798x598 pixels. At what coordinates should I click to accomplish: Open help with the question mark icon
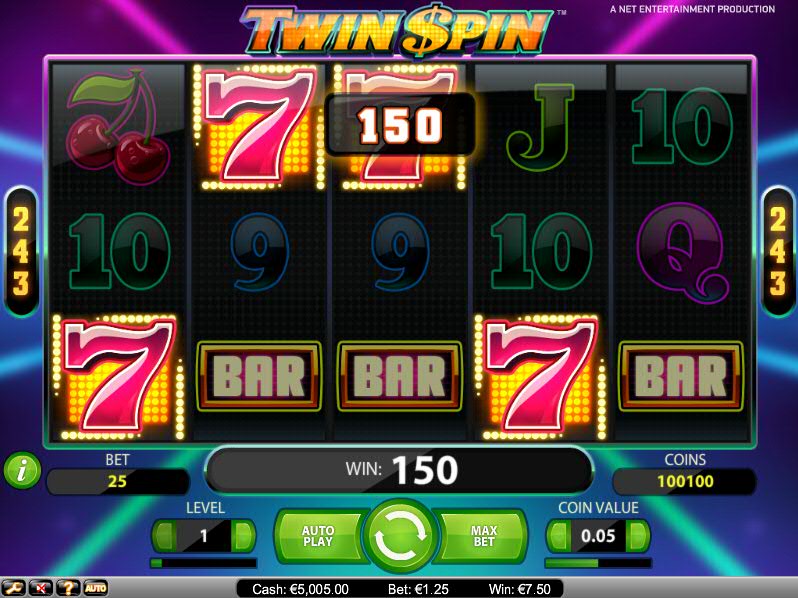point(69,588)
